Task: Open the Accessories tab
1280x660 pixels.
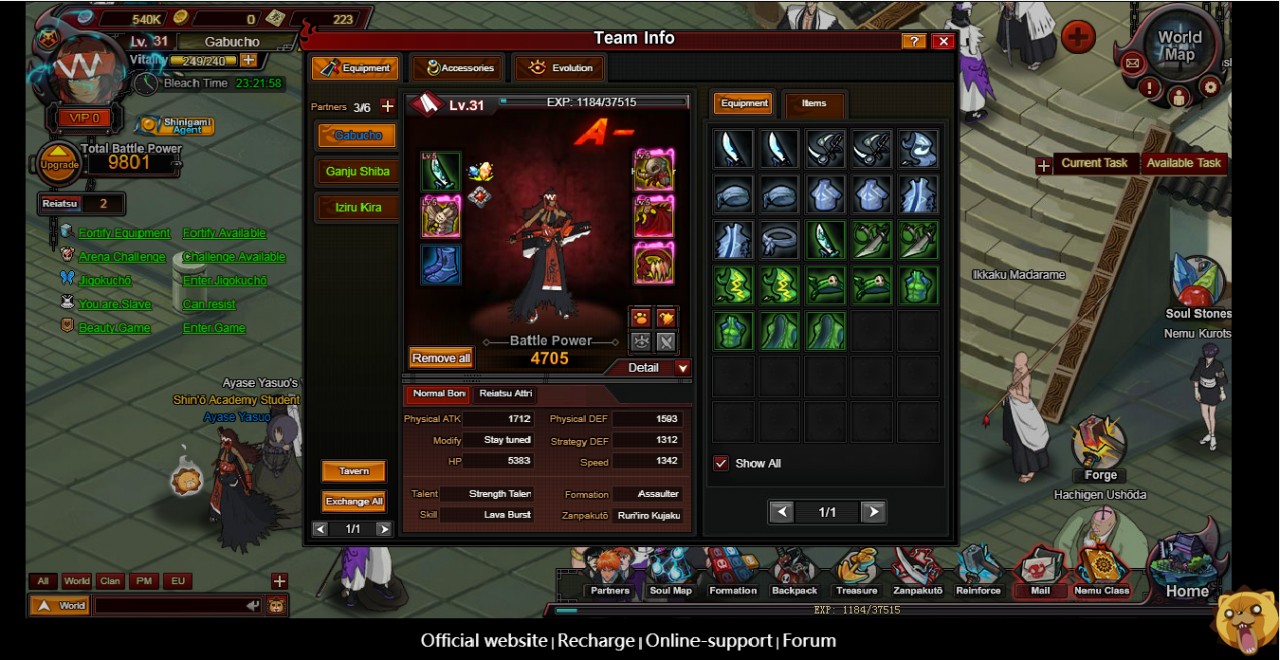Action: (x=460, y=68)
